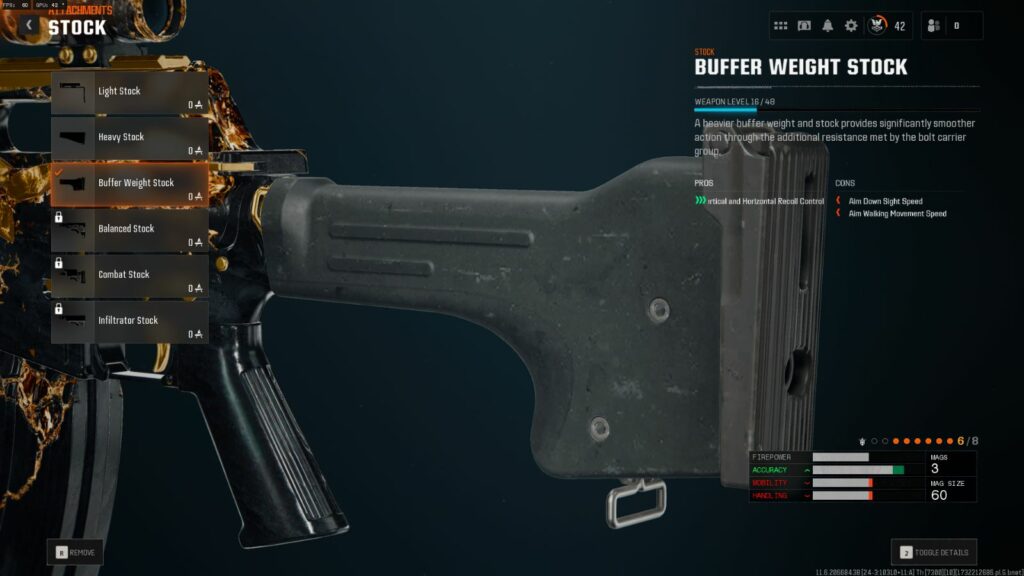Choose the locked Infiltrator Stock entry
This screenshot has height=576, width=1024.
[x=130, y=321]
